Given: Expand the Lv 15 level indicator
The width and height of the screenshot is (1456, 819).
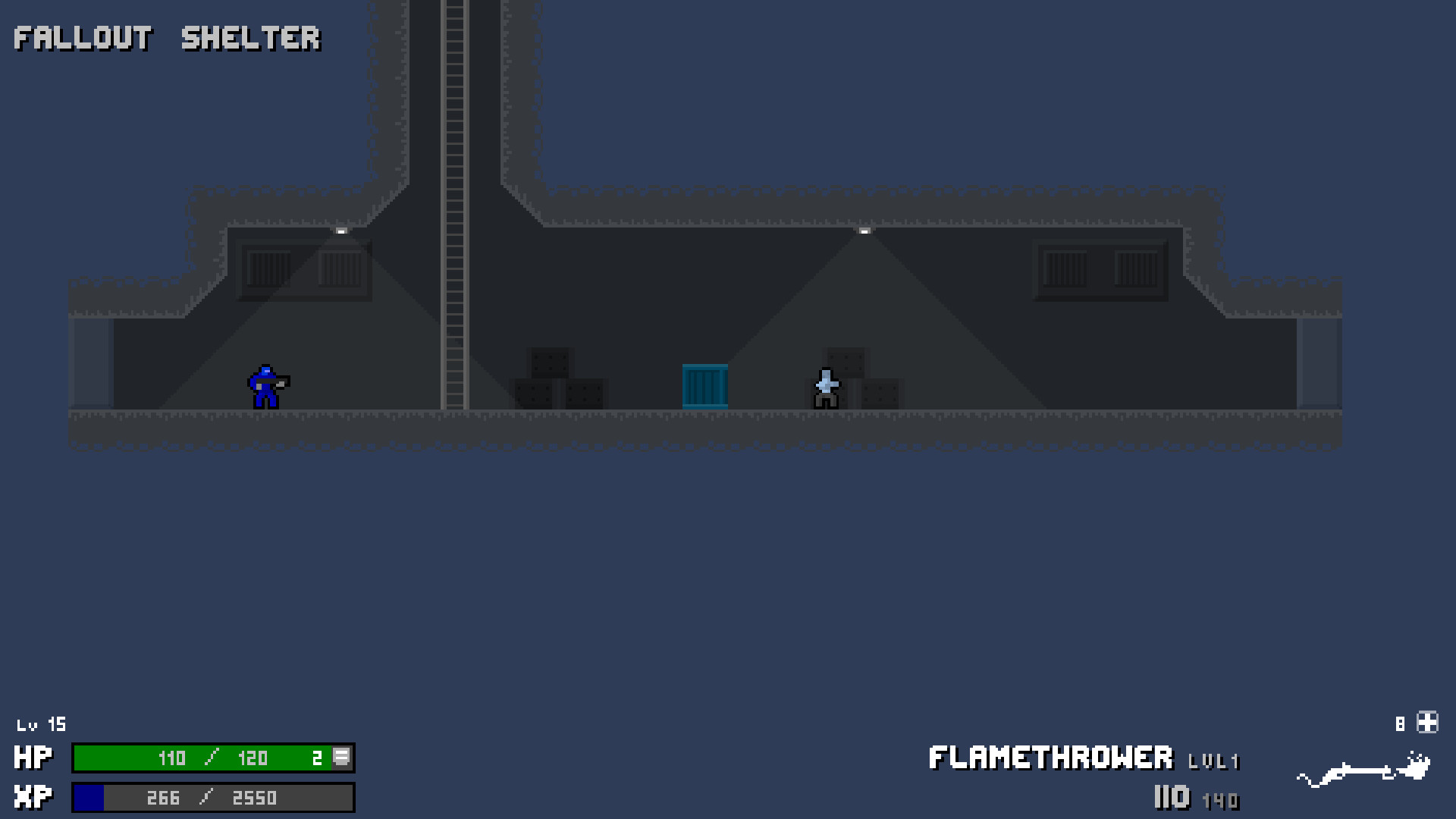Looking at the screenshot, I should point(42,724).
